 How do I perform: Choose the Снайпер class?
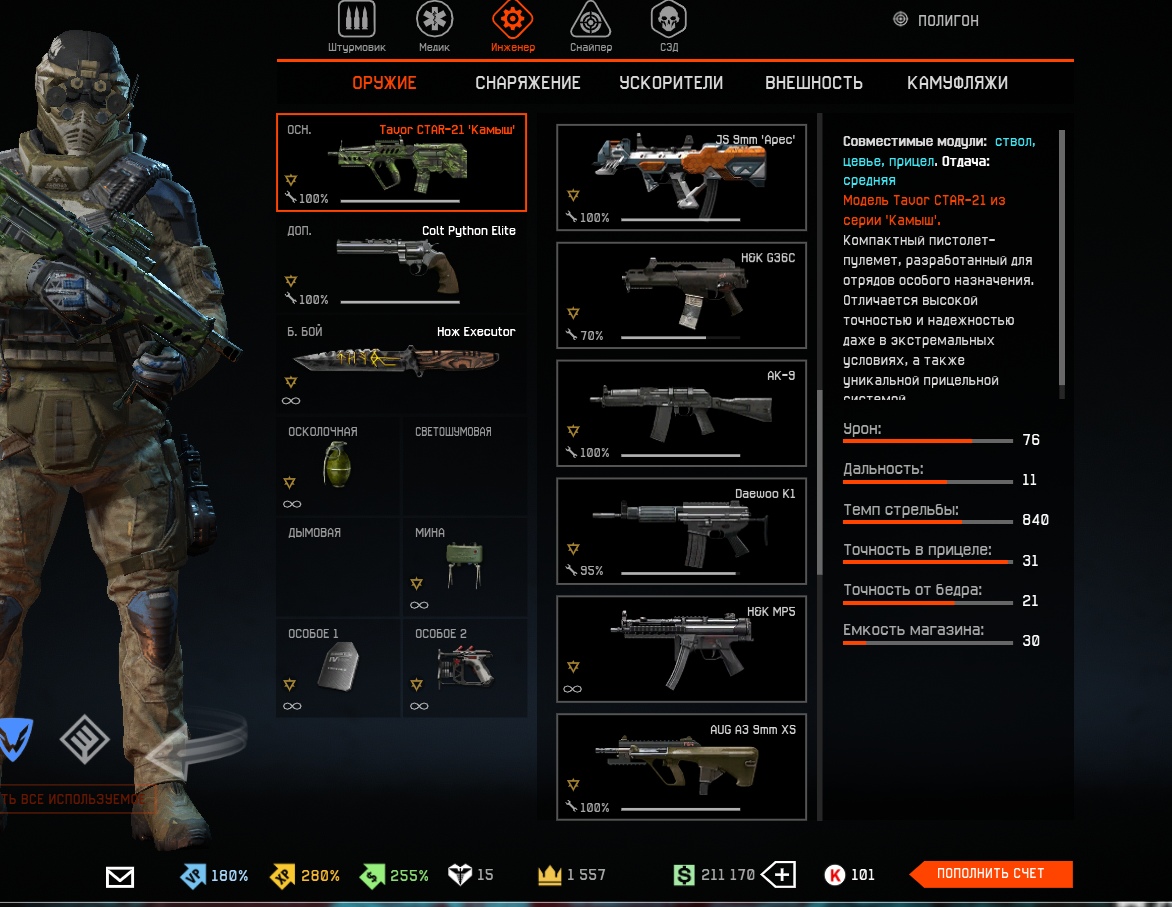590,24
